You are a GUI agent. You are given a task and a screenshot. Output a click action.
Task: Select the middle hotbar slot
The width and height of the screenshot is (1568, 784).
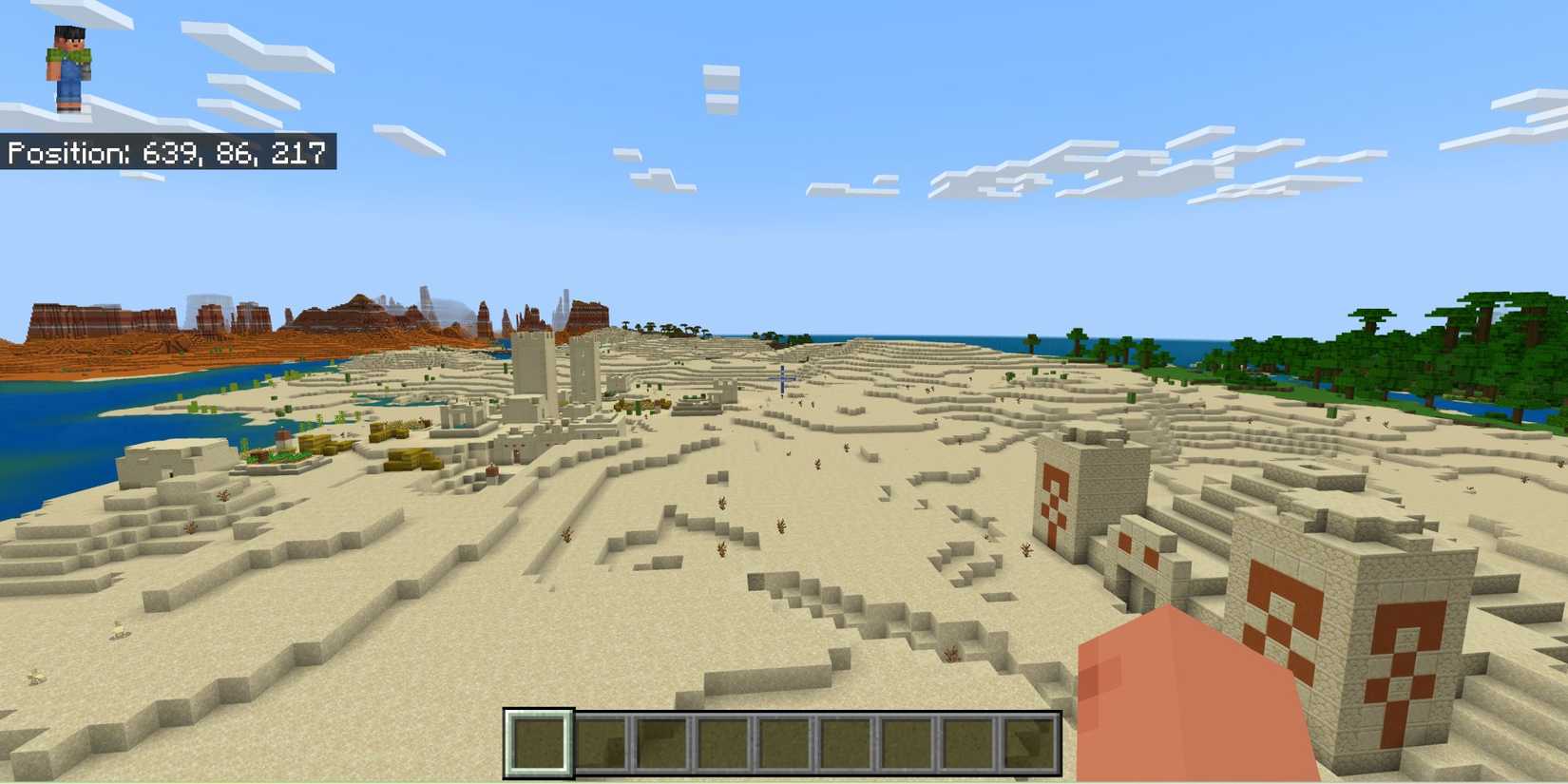point(785,741)
